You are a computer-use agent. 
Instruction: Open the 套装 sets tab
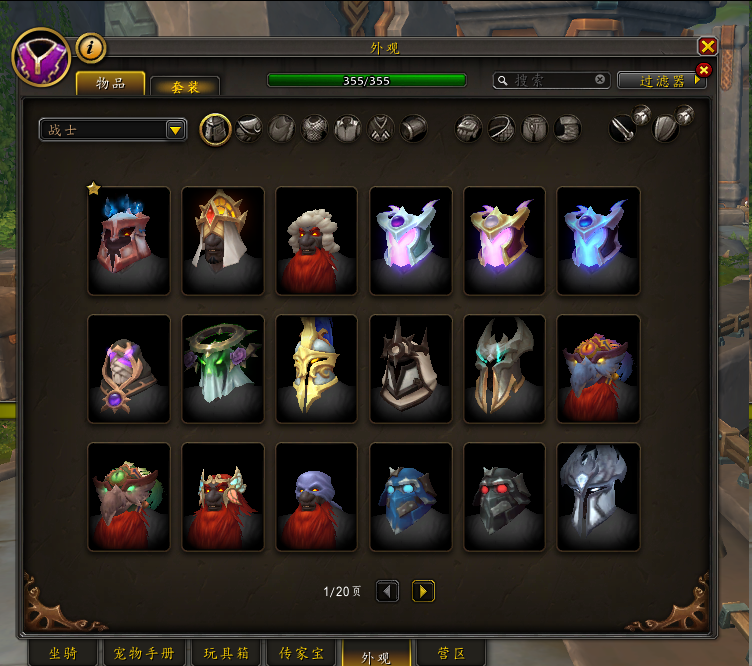tap(185, 87)
